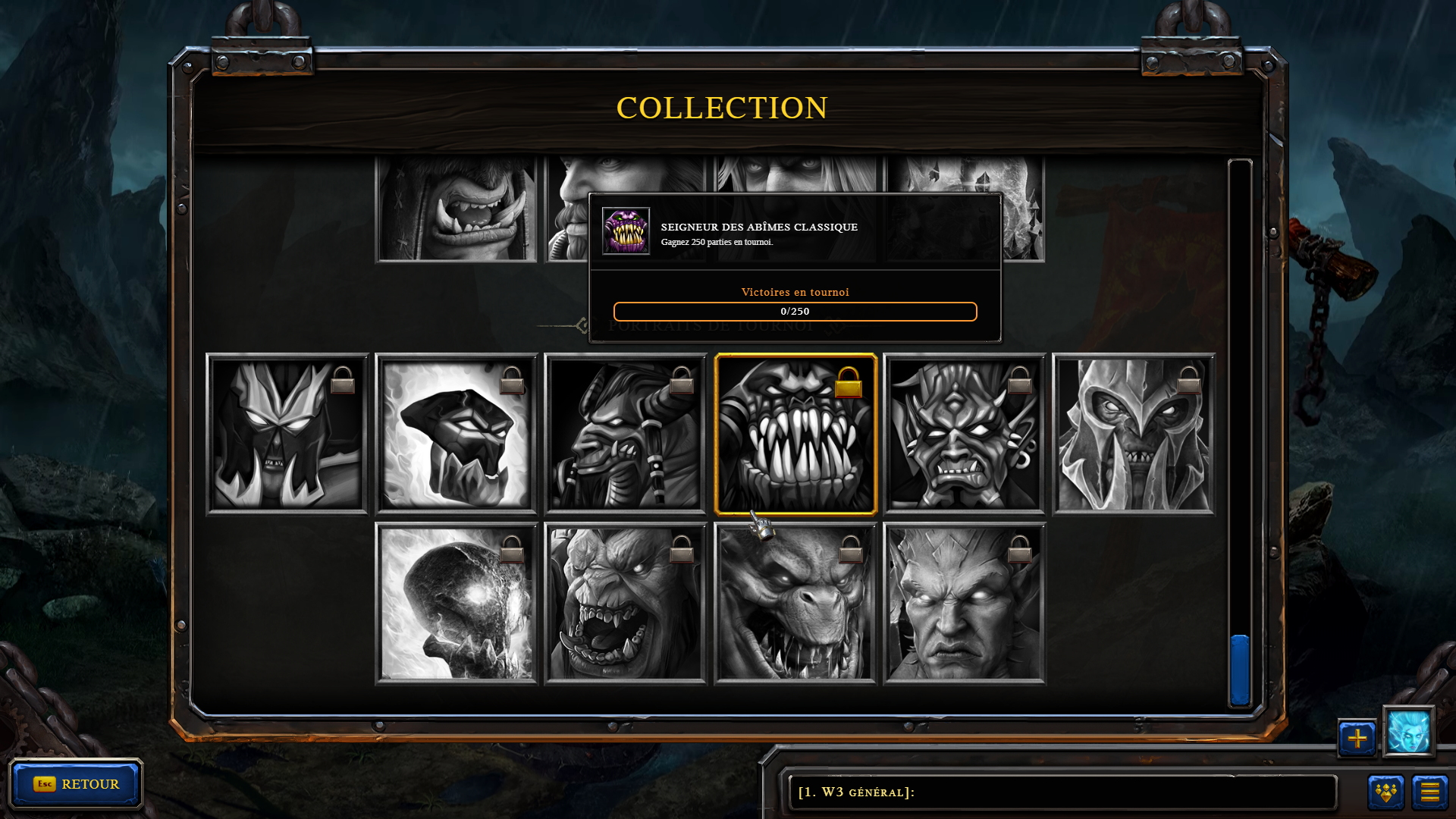Open the blue-faced player avatar profile
Screen dimensions: 1456x819
point(1409,732)
